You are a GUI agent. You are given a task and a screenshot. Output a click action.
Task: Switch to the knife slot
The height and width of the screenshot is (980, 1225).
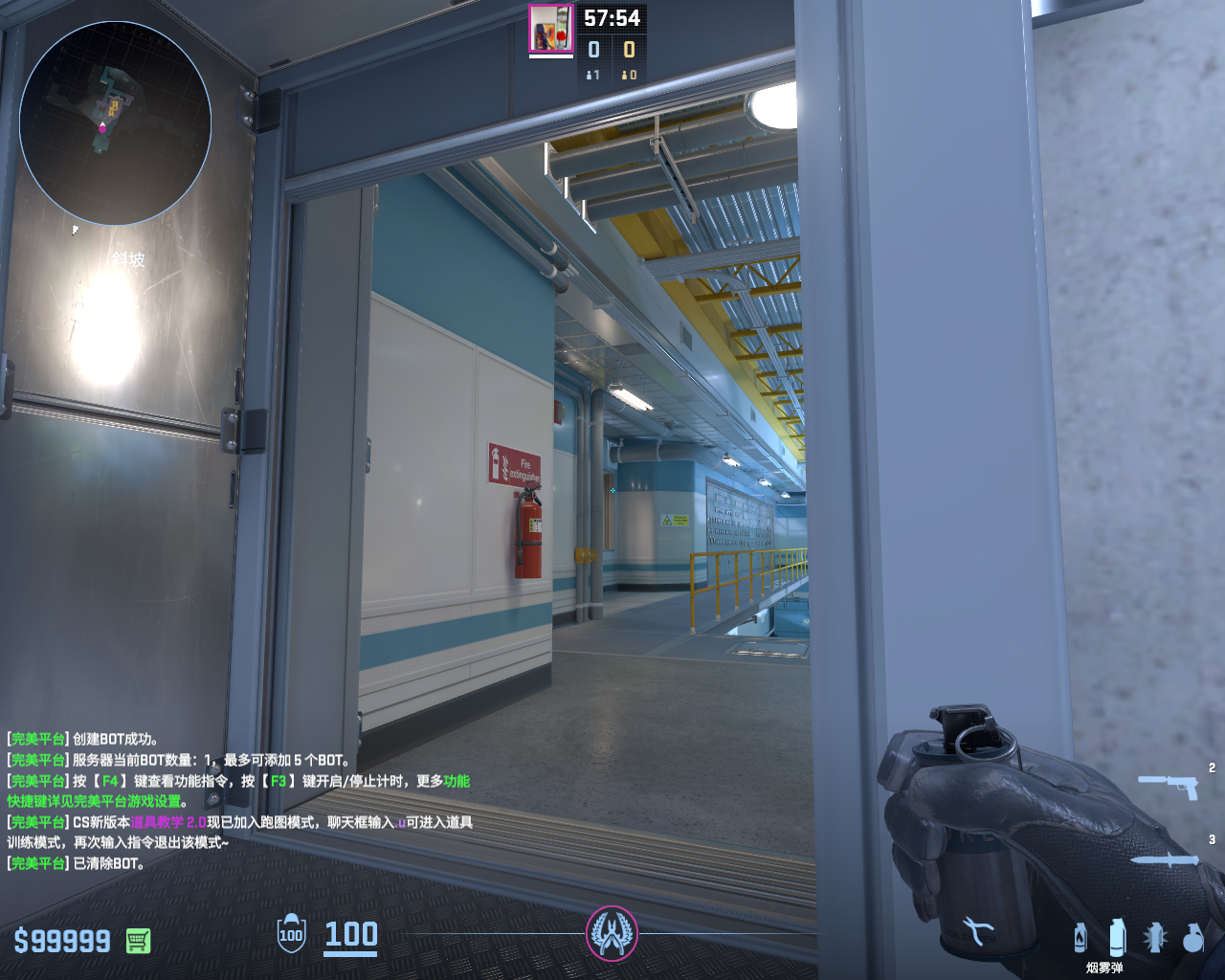tap(1165, 859)
